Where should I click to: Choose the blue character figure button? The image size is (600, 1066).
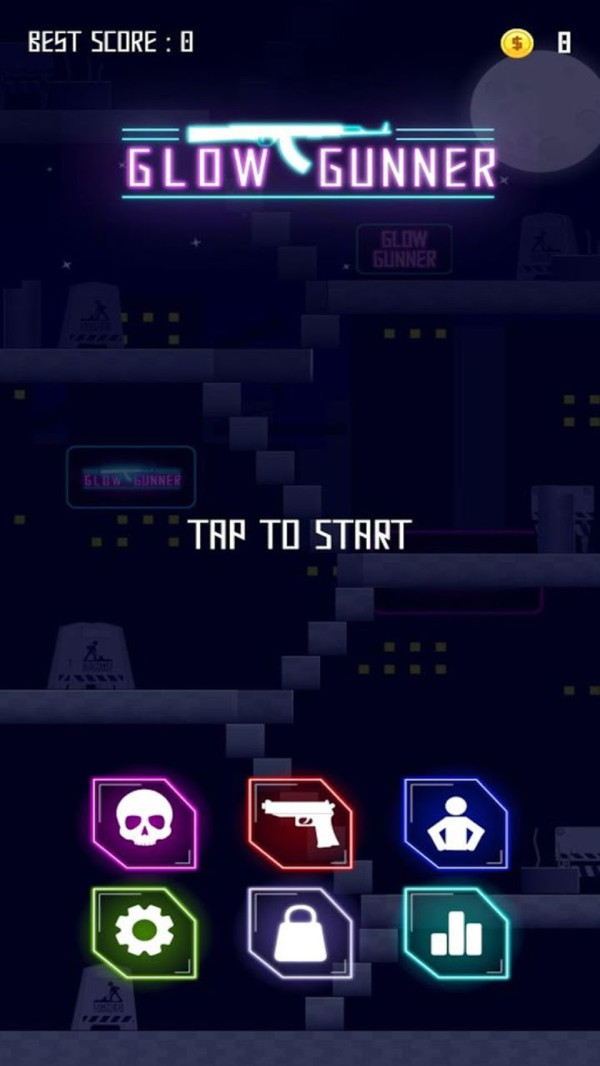[456, 823]
